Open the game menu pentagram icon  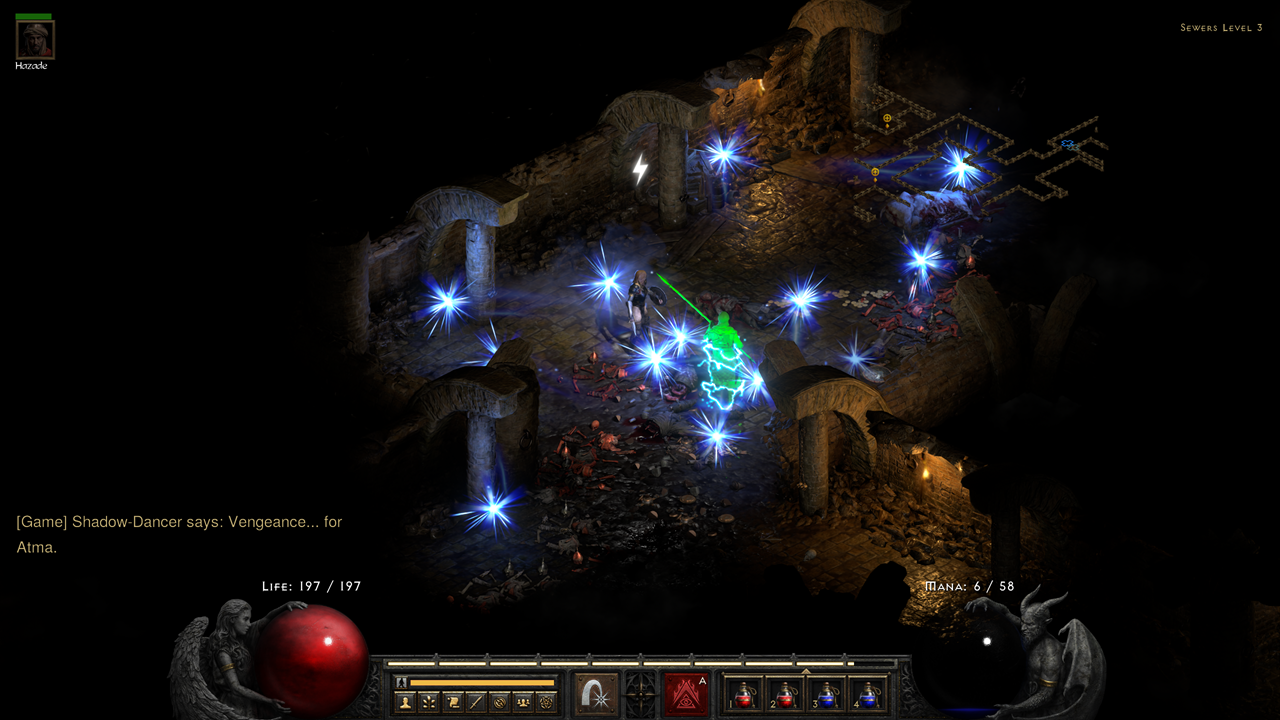tap(546, 702)
